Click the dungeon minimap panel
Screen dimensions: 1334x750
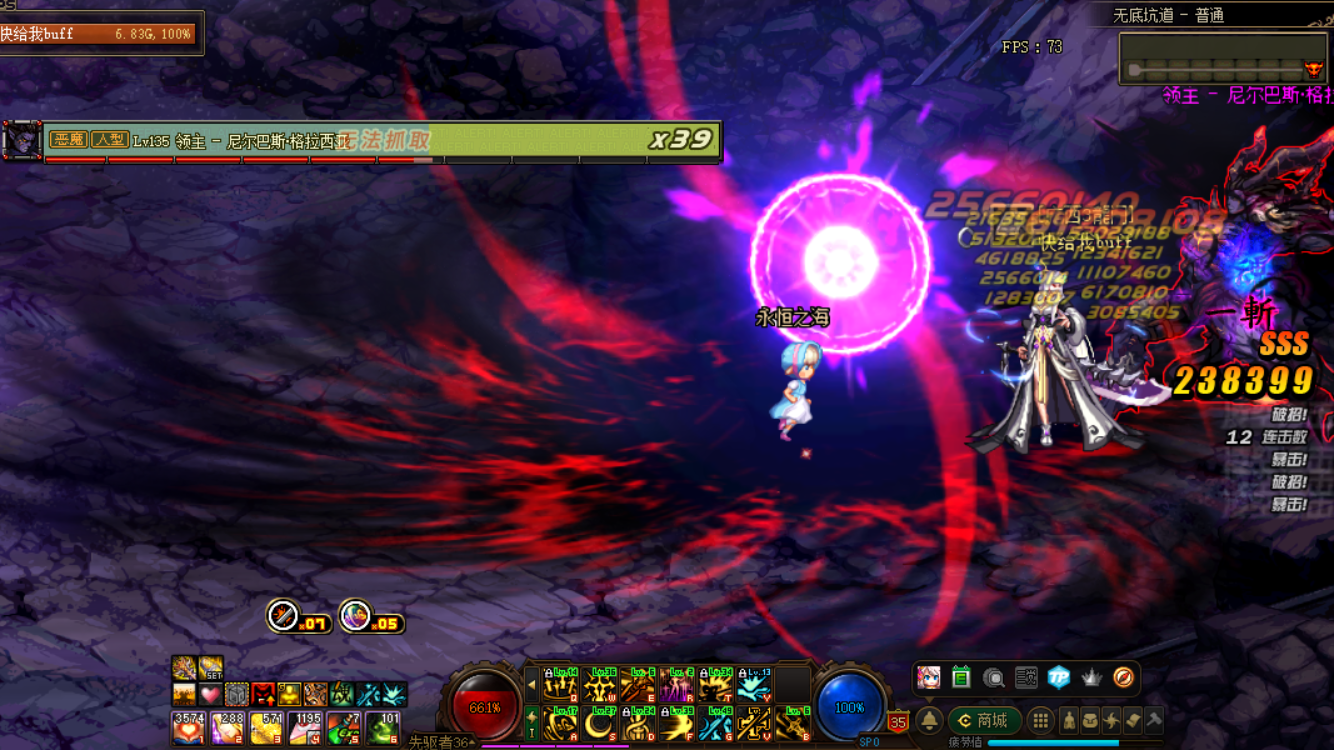point(1224,58)
